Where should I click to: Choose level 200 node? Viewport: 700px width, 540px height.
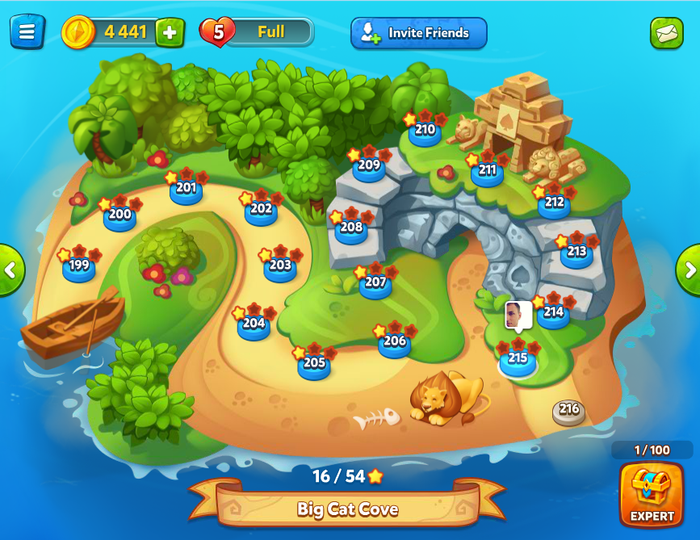click(x=120, y=215)
